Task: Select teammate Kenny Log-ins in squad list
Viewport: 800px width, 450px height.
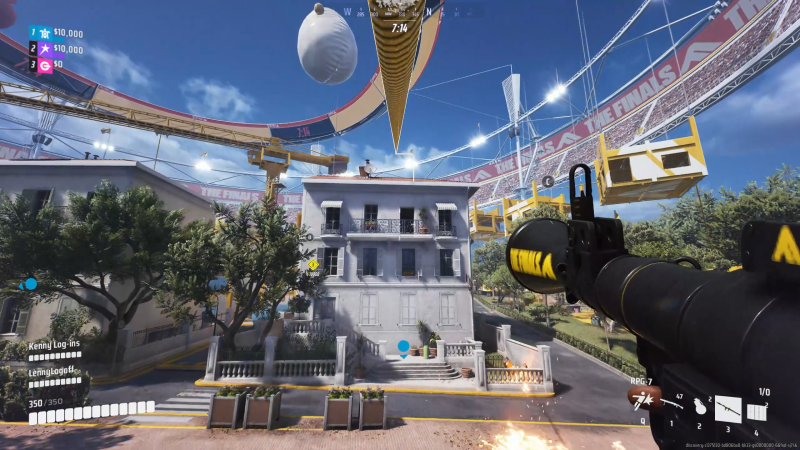Action: 54,344
